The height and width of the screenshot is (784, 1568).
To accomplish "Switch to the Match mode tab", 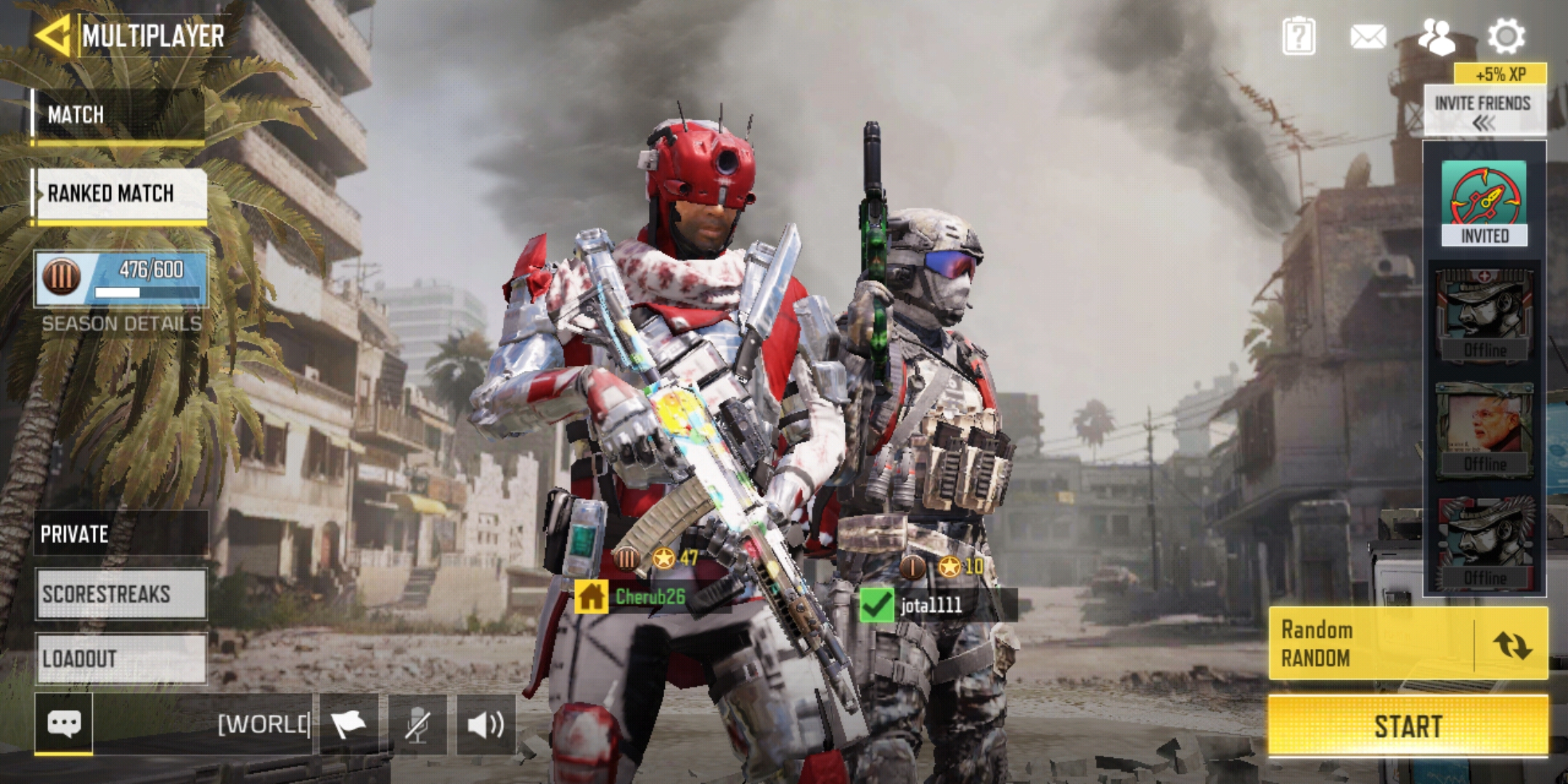I will click(x=119, y=115).
